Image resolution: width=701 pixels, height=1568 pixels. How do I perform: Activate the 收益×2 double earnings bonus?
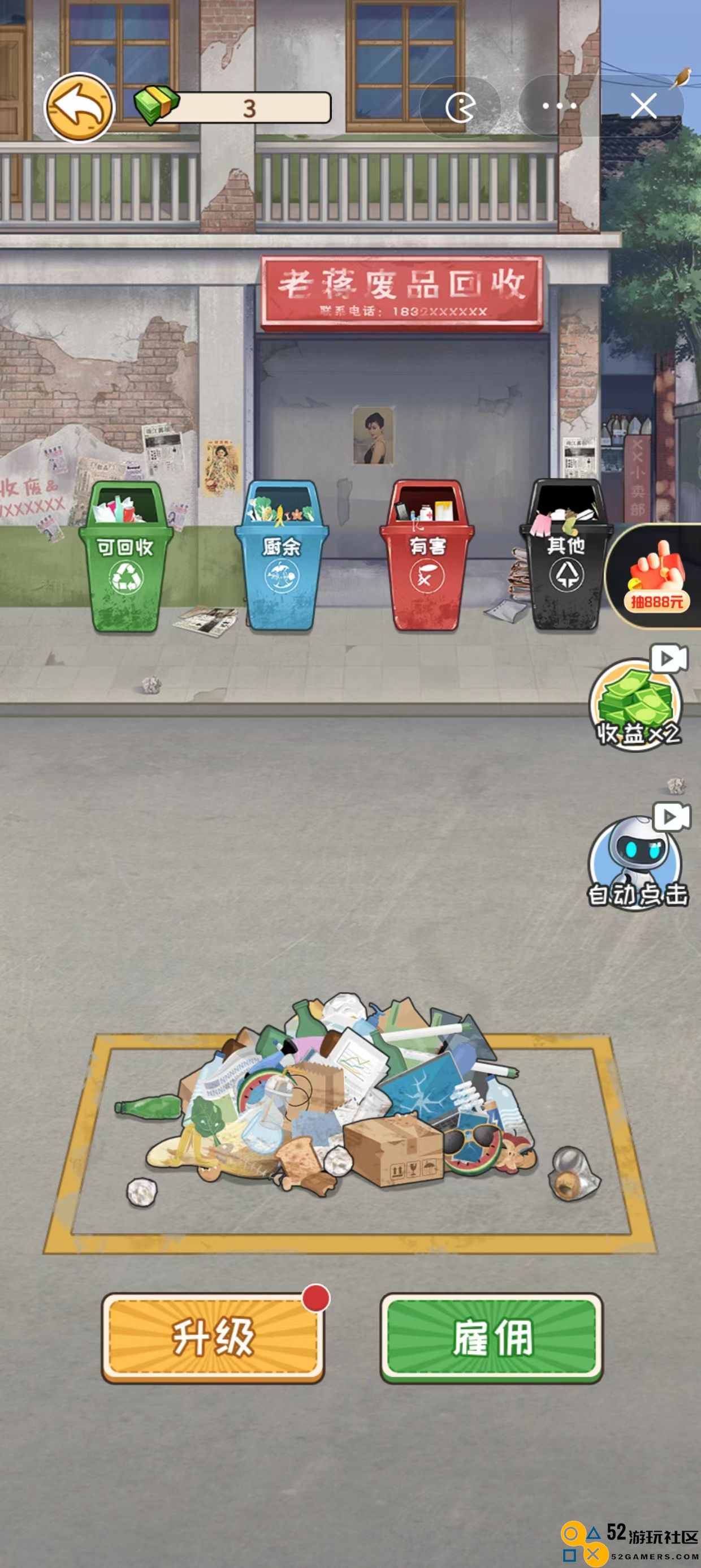[x=637, y=706]
